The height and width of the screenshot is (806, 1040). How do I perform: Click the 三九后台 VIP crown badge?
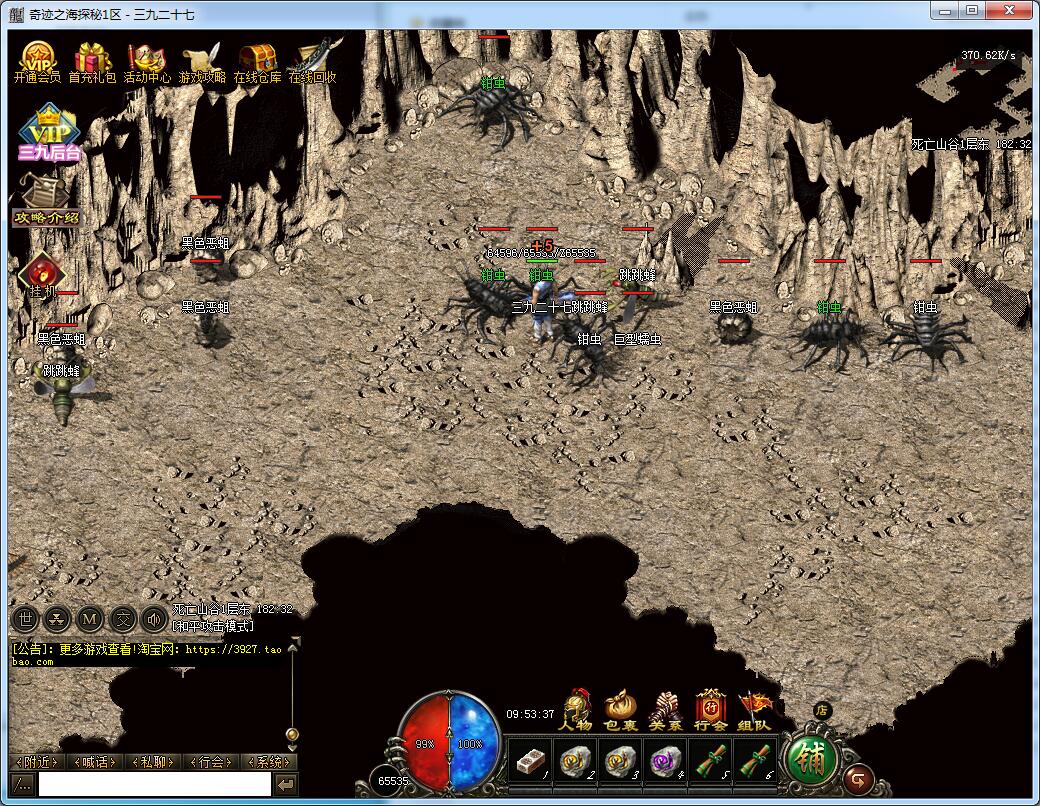[x=47, y=135]
